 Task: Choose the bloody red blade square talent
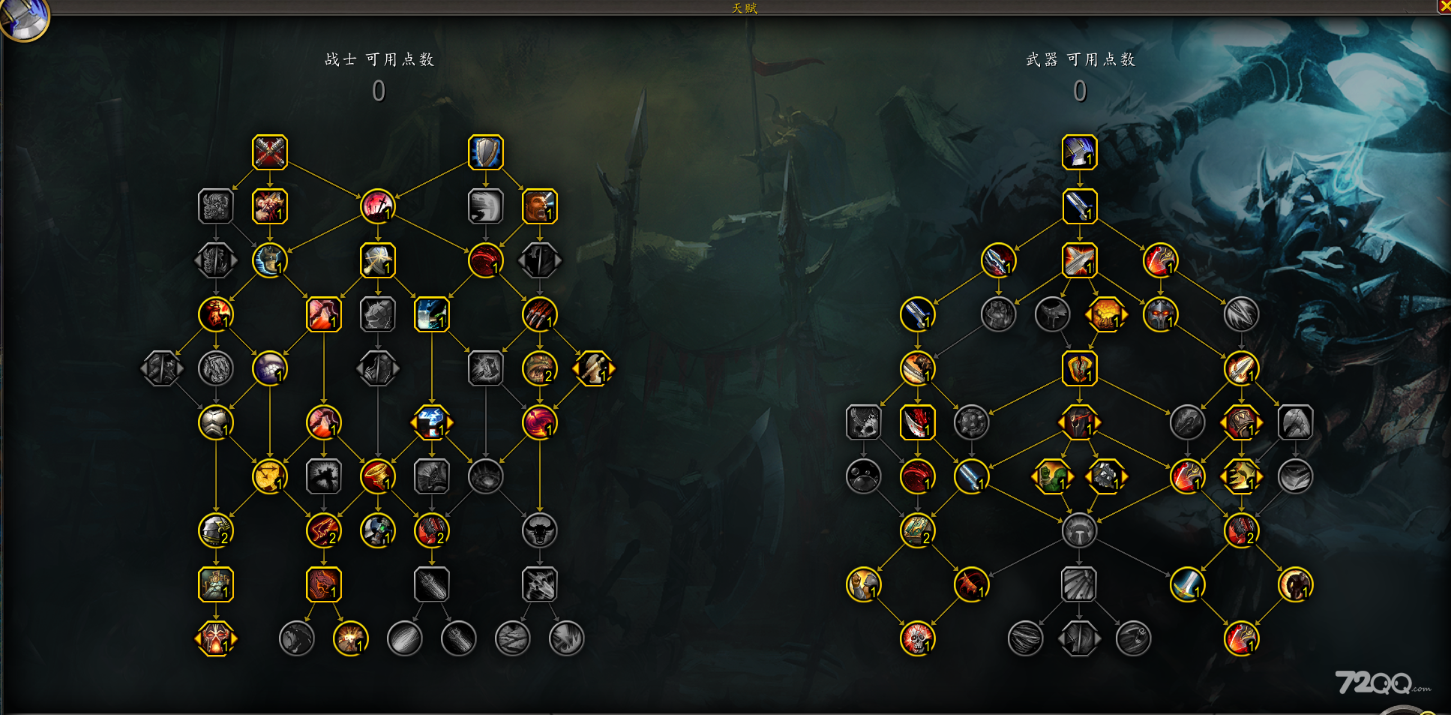pyautogui.click(x=918, y=423)
